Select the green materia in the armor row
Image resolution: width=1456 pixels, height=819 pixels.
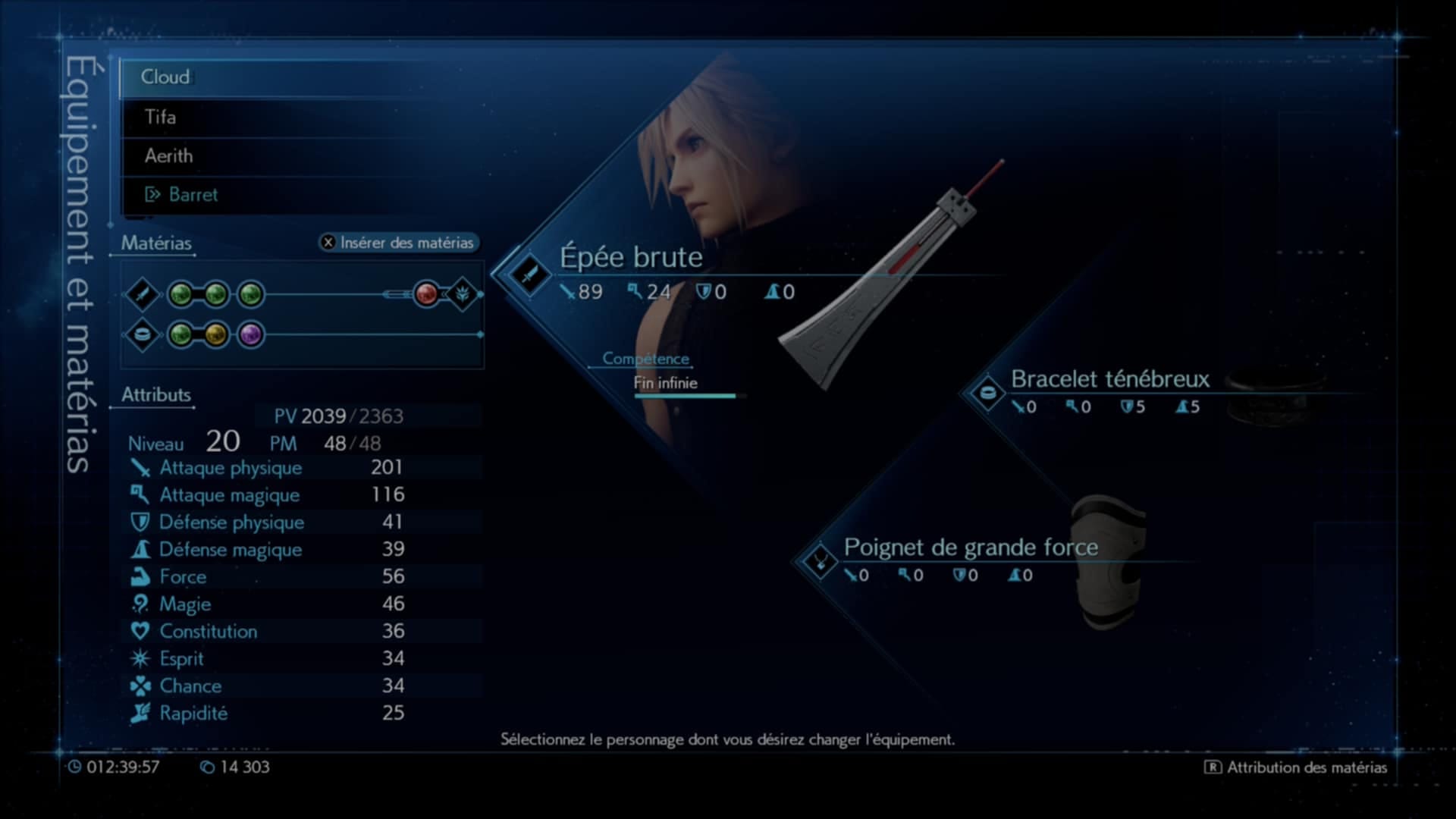point(180,334)
